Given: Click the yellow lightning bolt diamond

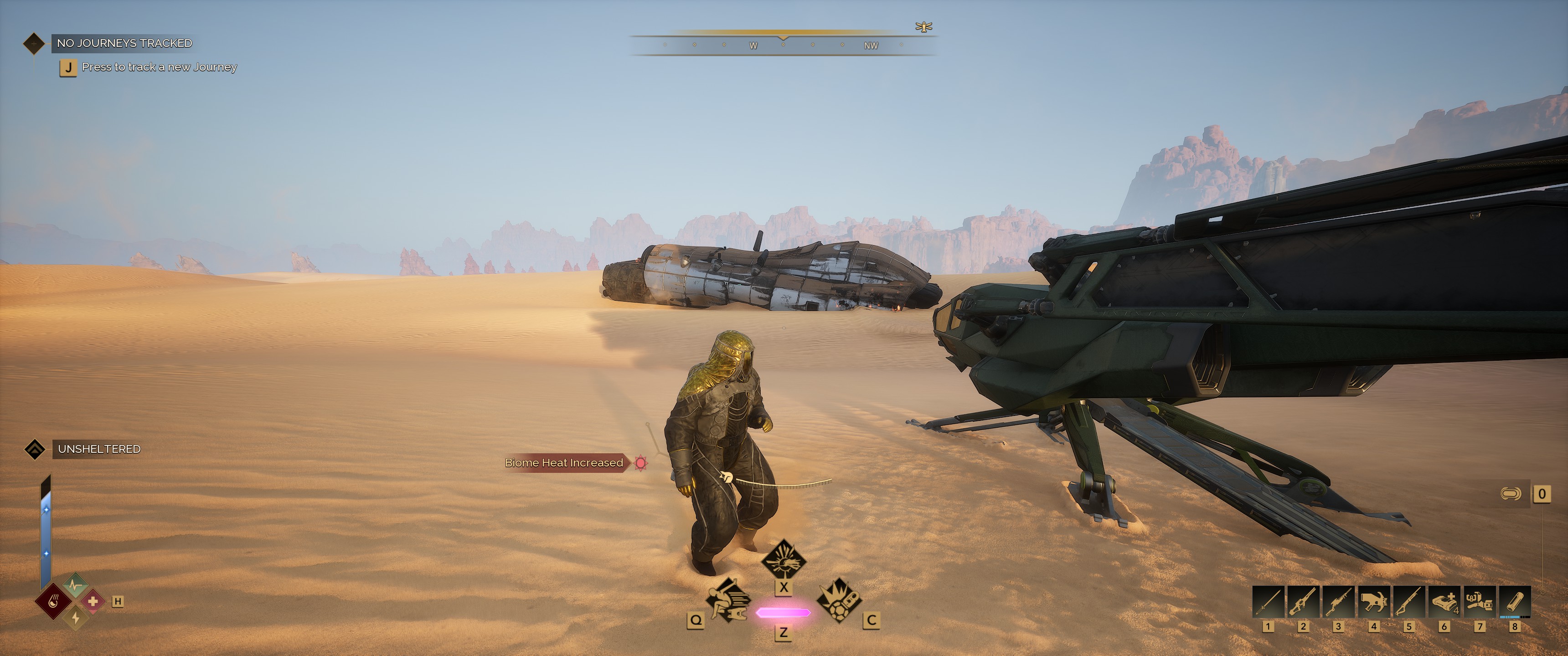Looking at the screenshot, I should [76, 618].
